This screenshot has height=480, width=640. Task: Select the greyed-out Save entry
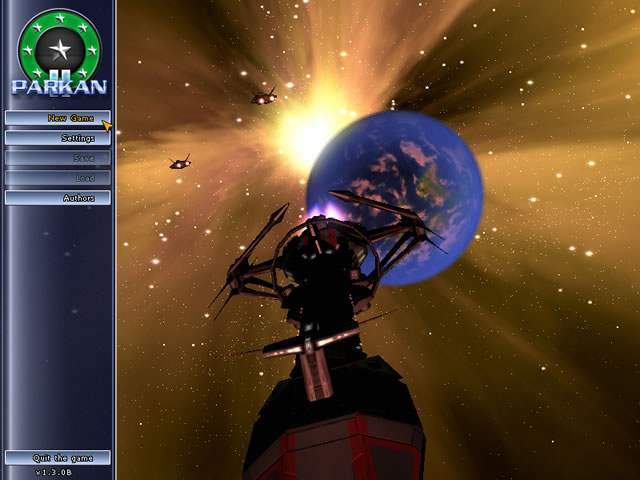point(57,158)
